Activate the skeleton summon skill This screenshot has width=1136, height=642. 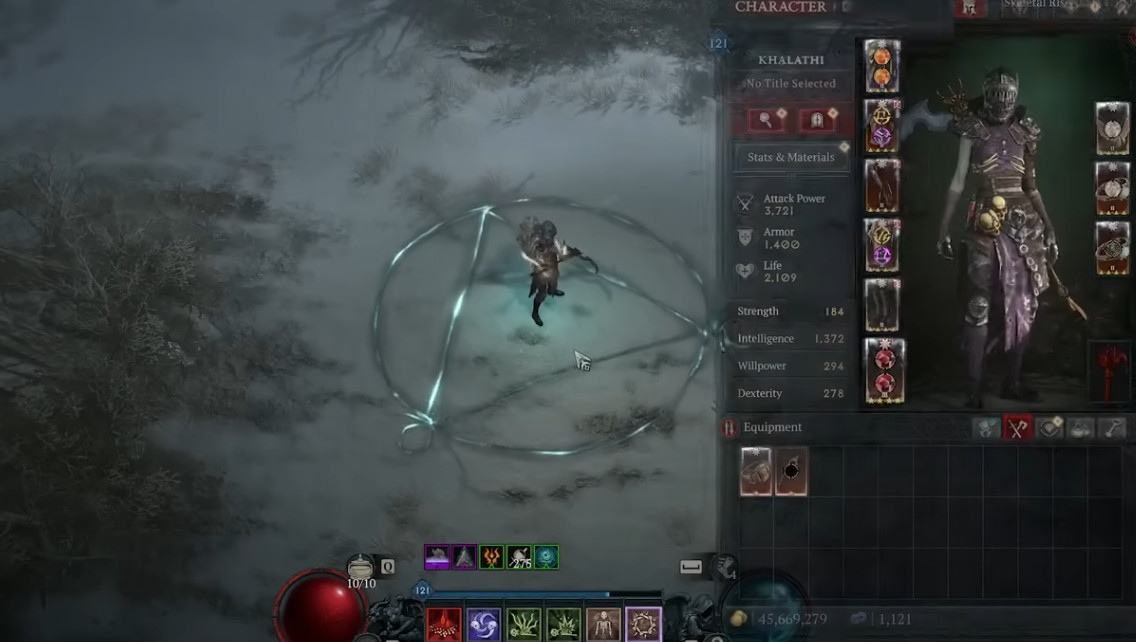603,625
